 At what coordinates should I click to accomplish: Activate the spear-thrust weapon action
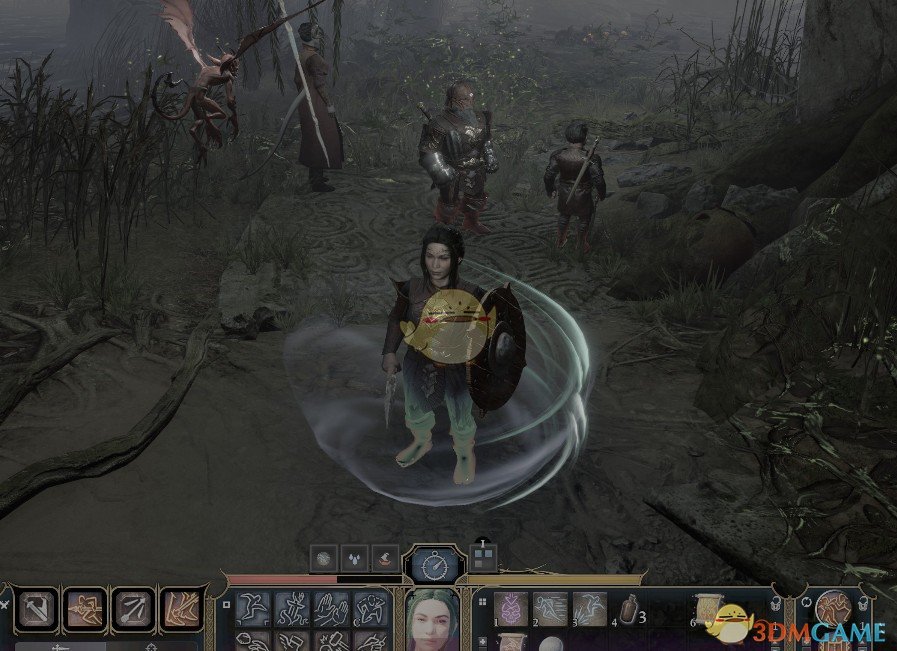[85, 609]
